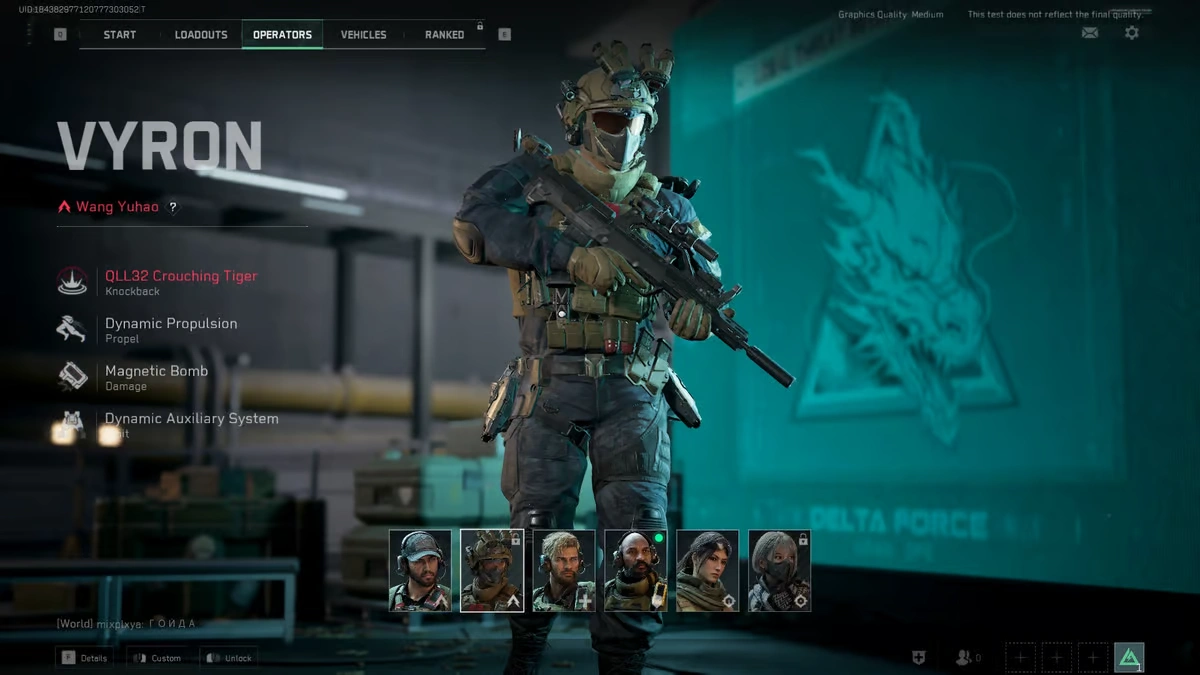
Task: Switch to the Start tab
Action: [x=120, y=35]
